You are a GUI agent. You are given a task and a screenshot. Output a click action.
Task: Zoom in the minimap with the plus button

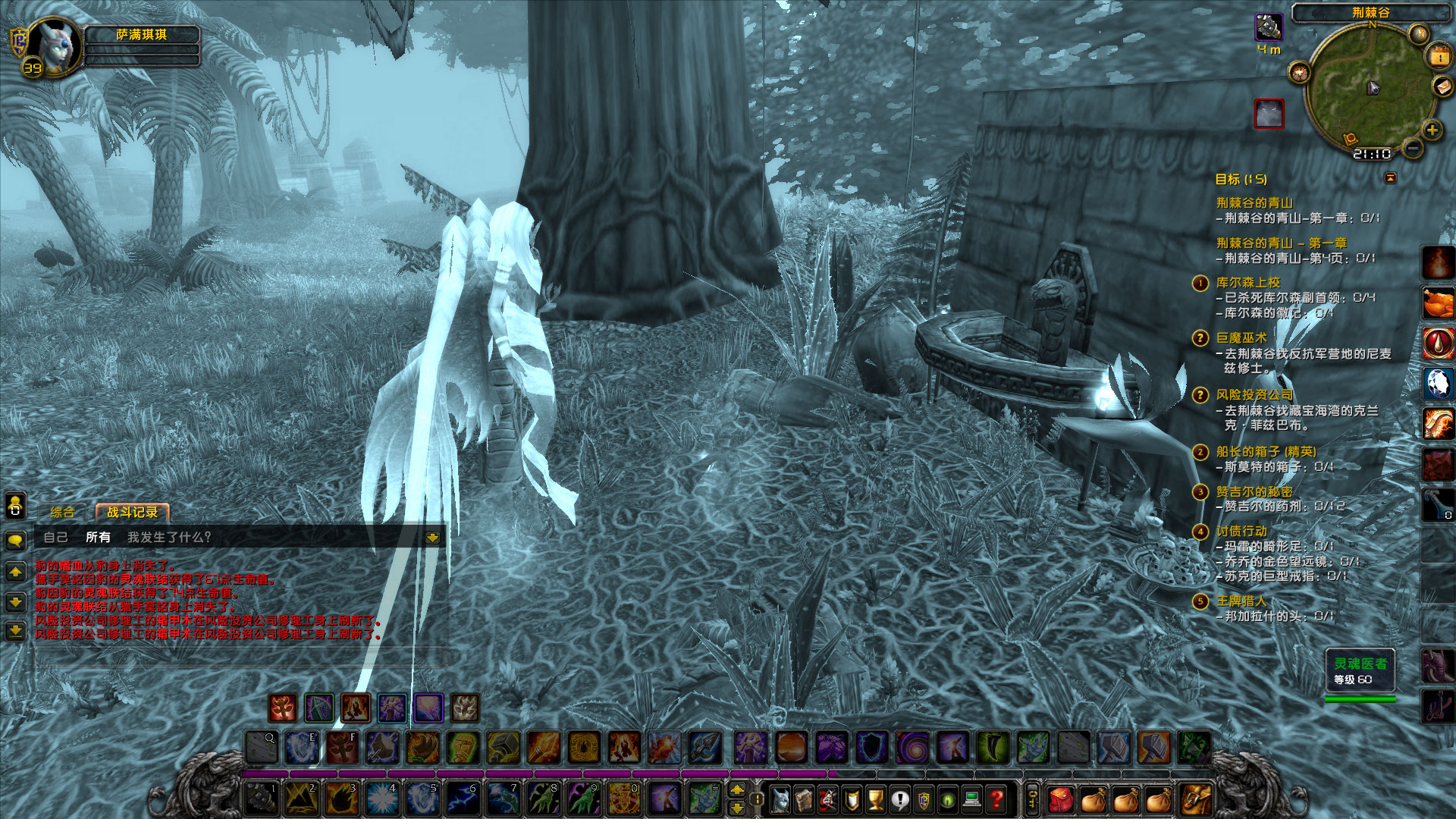click(x=1432, y=129)
